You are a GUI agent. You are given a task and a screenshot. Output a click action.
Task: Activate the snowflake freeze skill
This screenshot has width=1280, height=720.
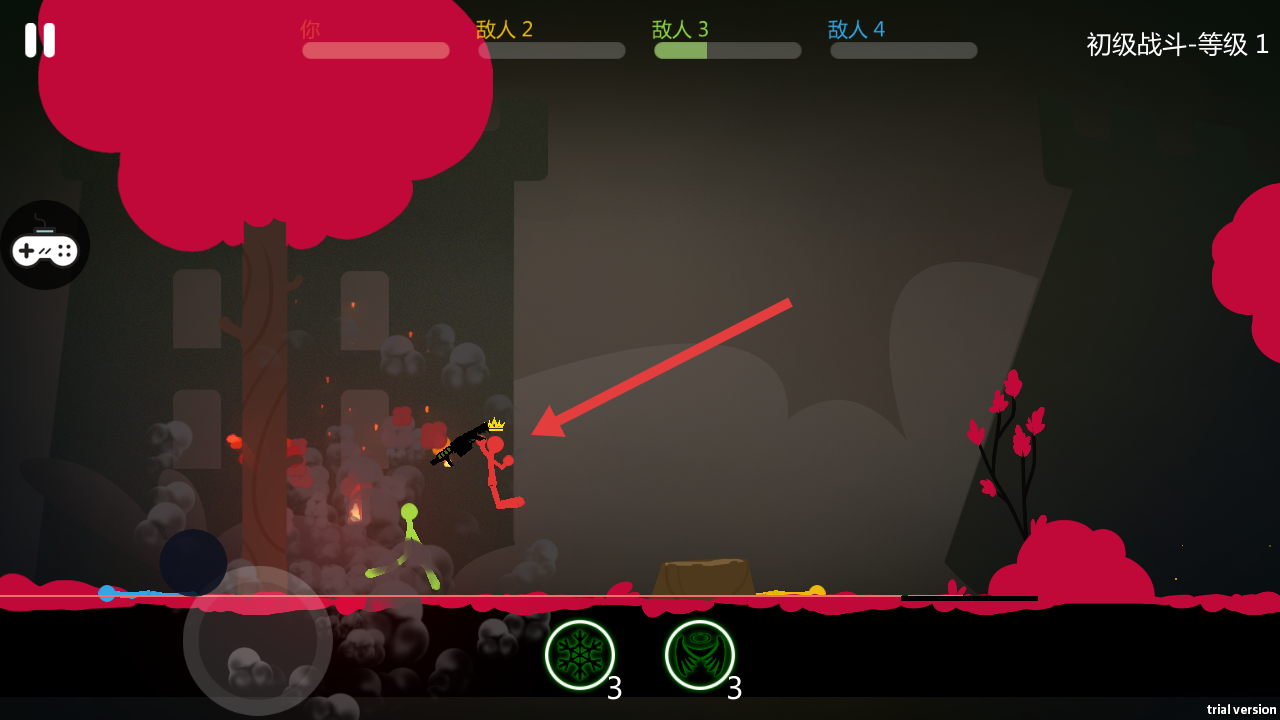[580, 655]
